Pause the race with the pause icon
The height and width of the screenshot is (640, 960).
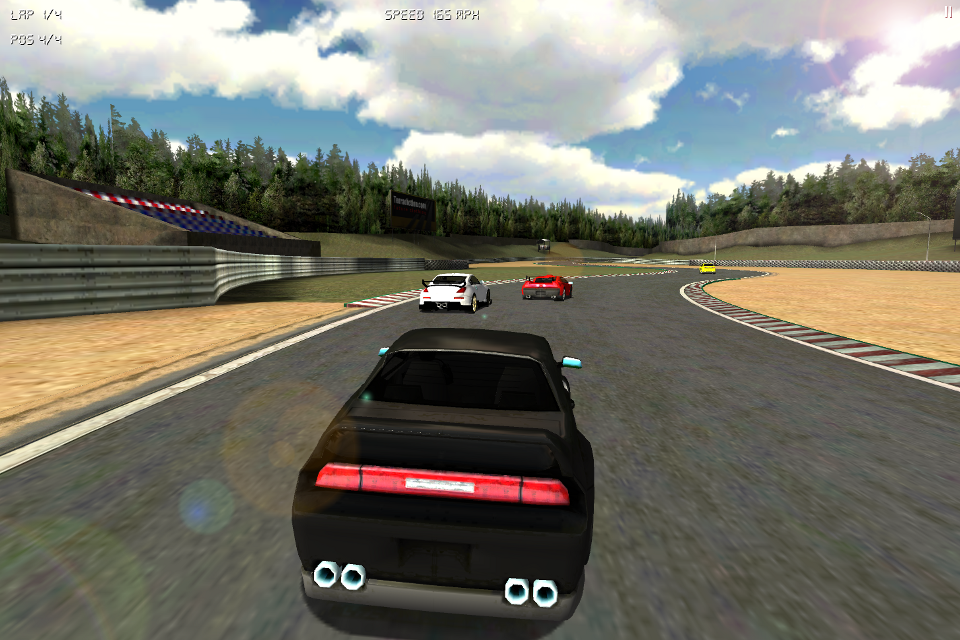click(x=948, y=12)
